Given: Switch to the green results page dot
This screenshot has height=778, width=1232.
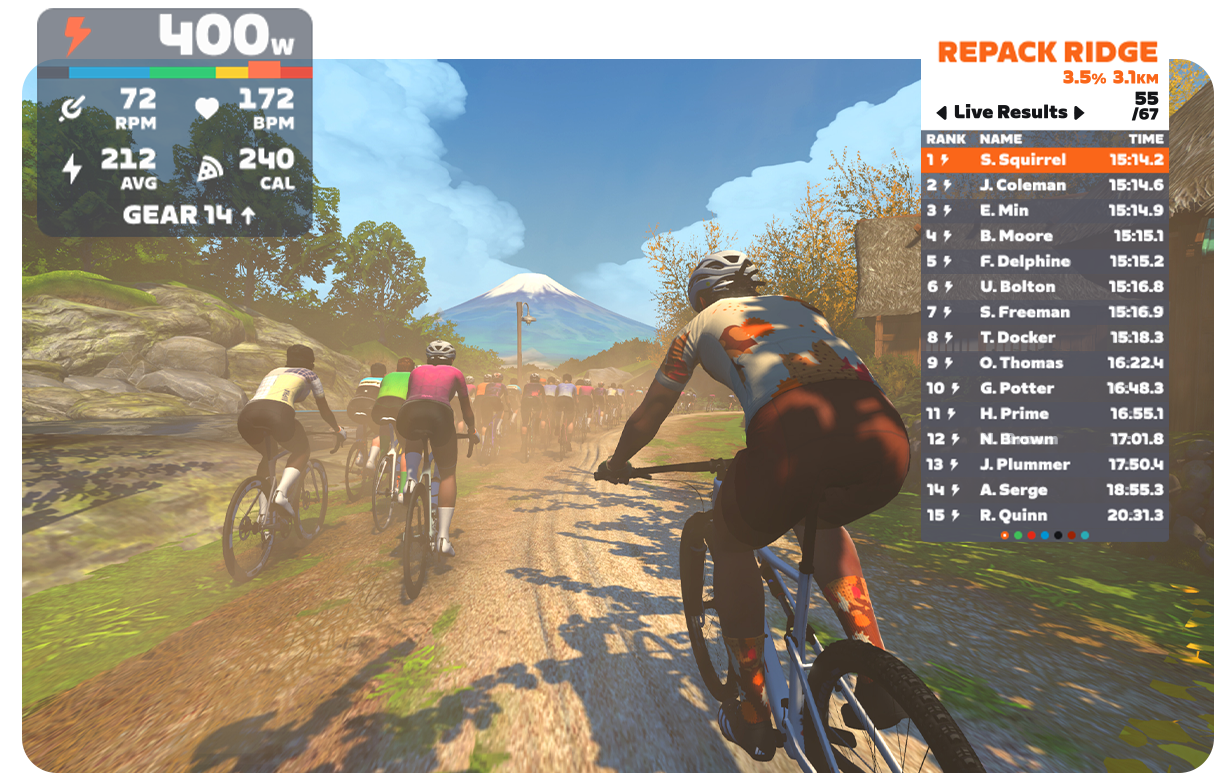Looking at the screenshot, I should tap(1018, 535).
